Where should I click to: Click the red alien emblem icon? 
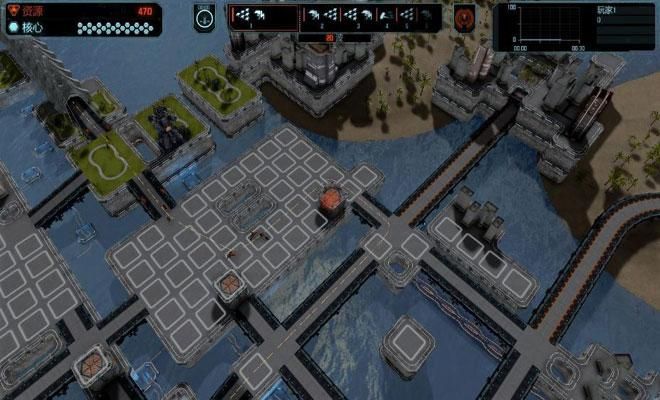pyautogui.click(x=465, y=17)
